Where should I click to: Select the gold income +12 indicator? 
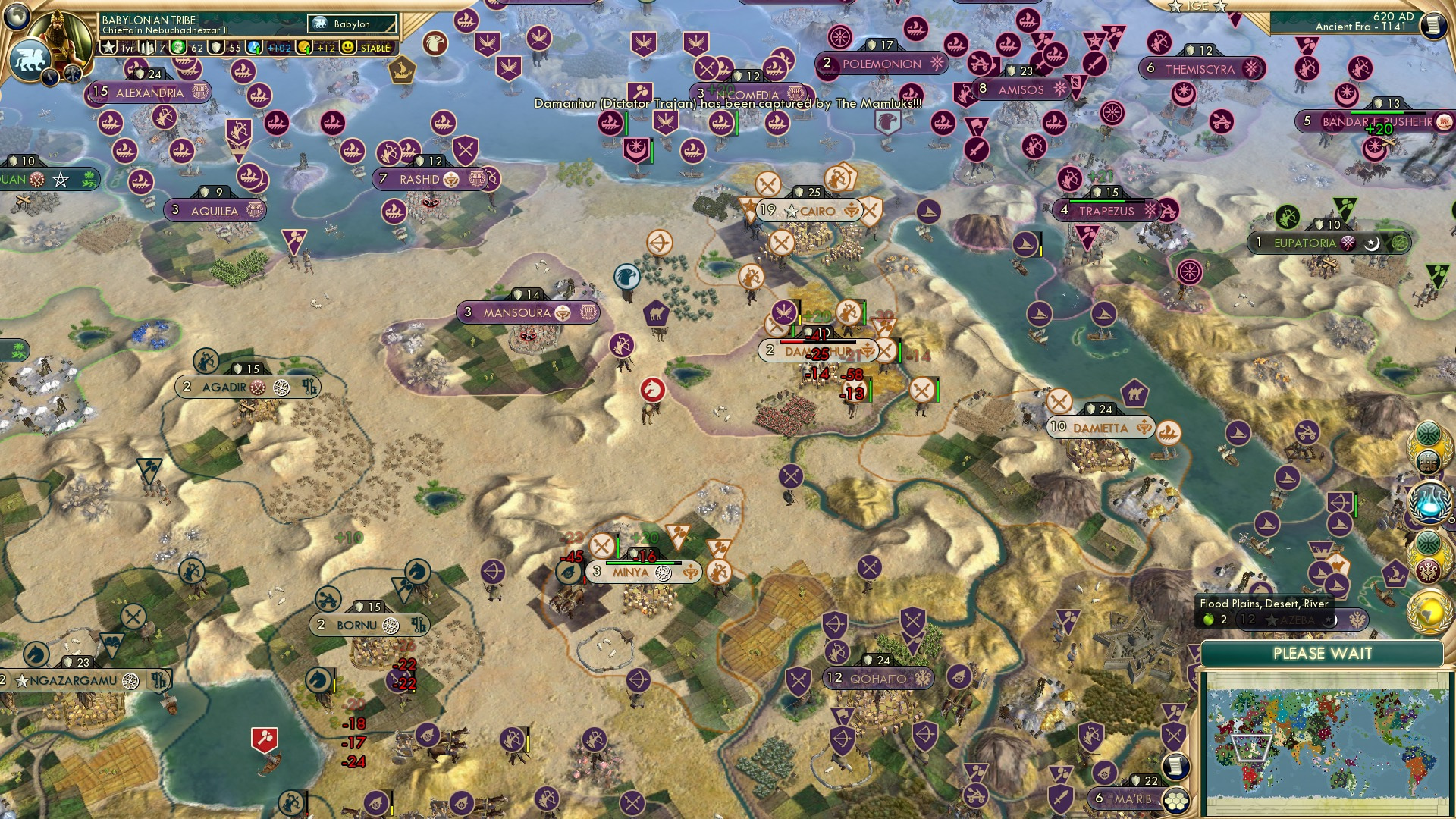316,48
